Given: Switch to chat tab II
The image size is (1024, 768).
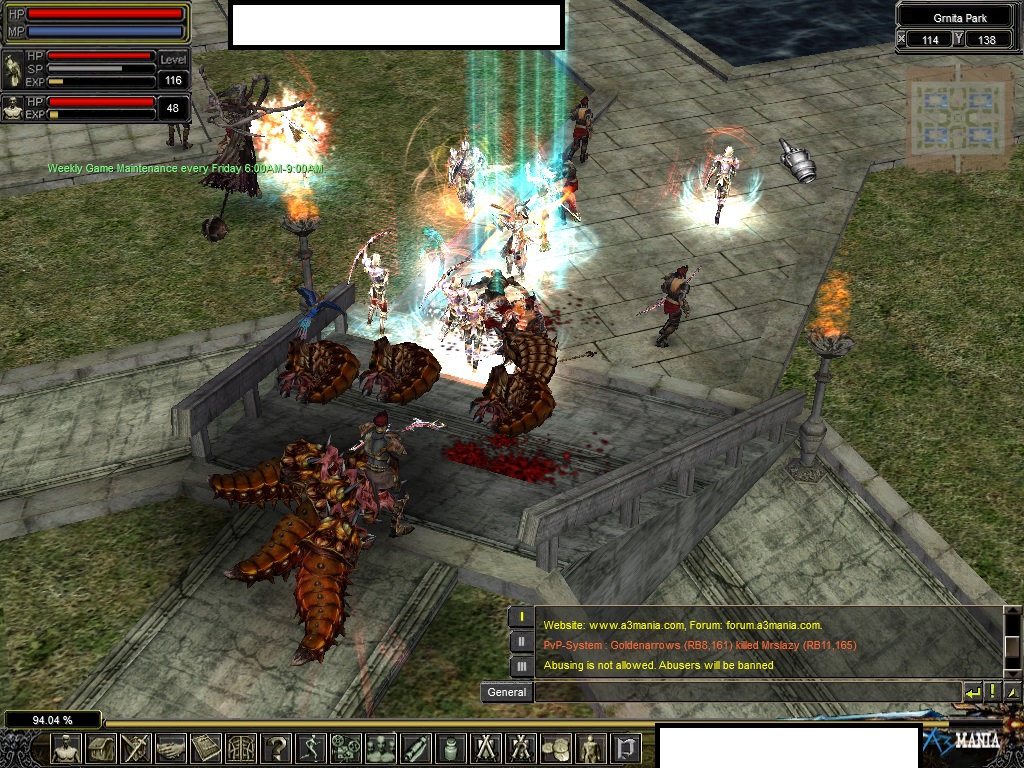Looking at the screenshot, I should point(521,641).
